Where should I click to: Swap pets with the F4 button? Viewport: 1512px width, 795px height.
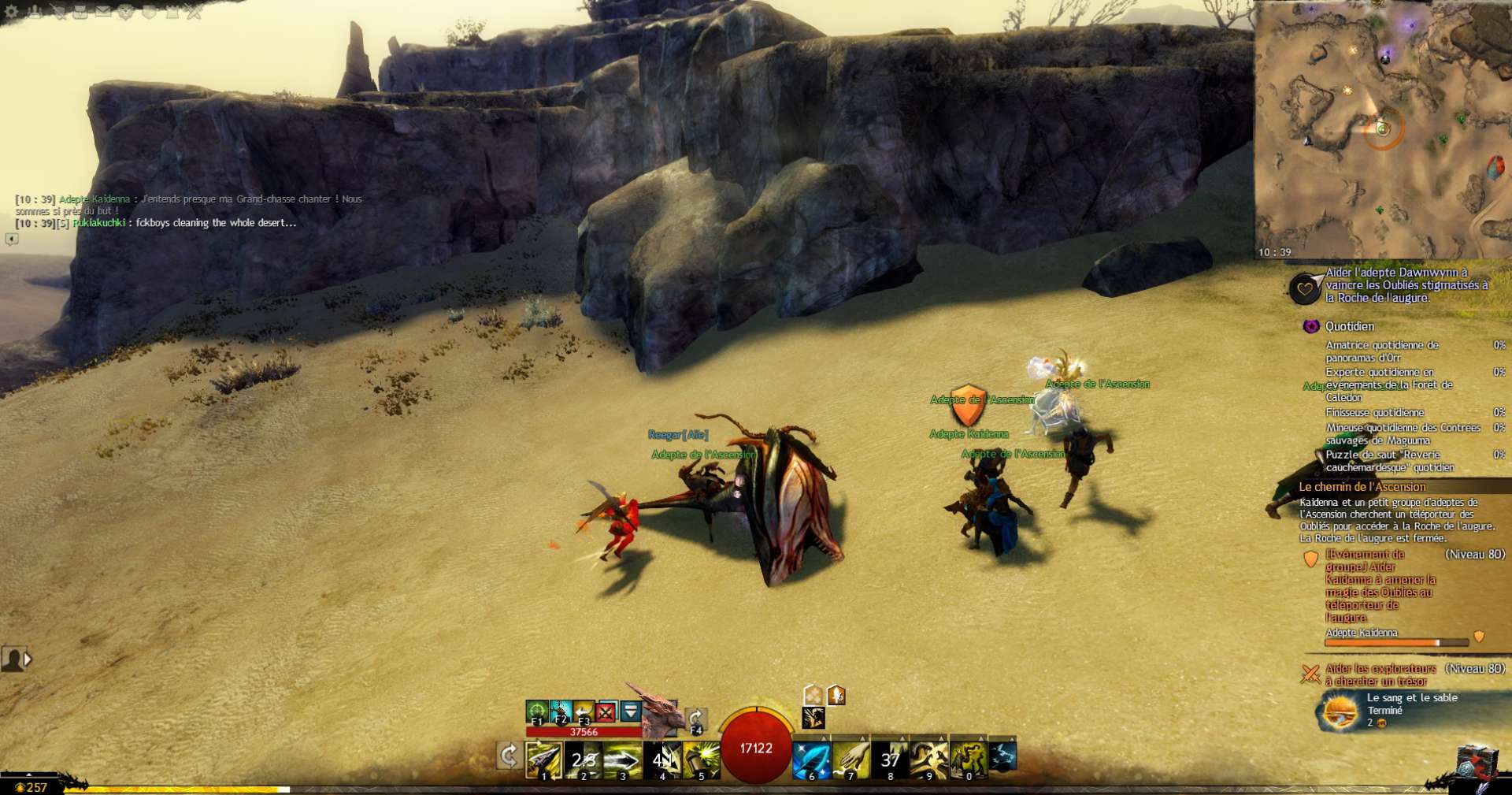(x=695, y=719)
